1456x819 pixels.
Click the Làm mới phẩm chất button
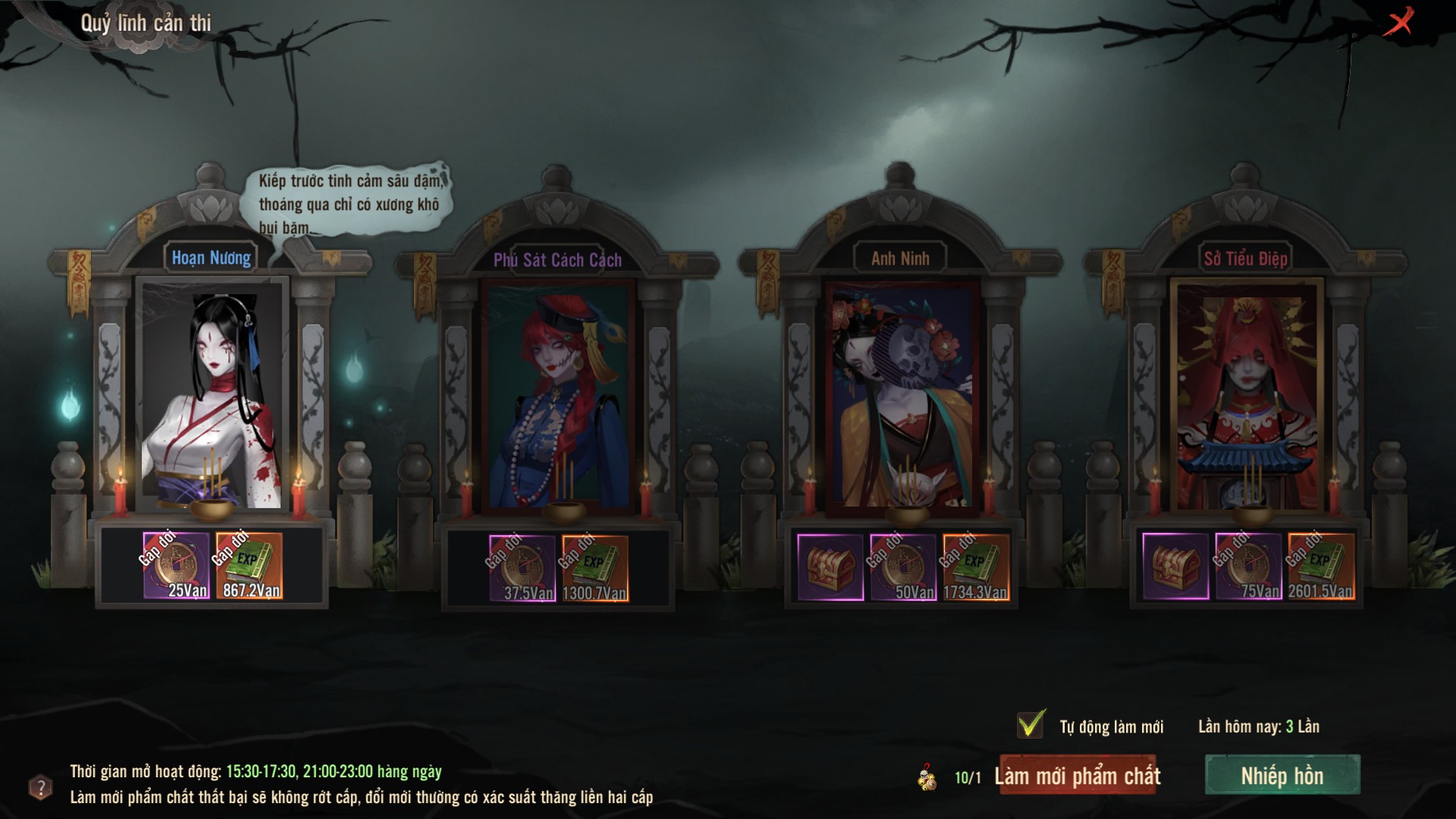coord(1078,776)
